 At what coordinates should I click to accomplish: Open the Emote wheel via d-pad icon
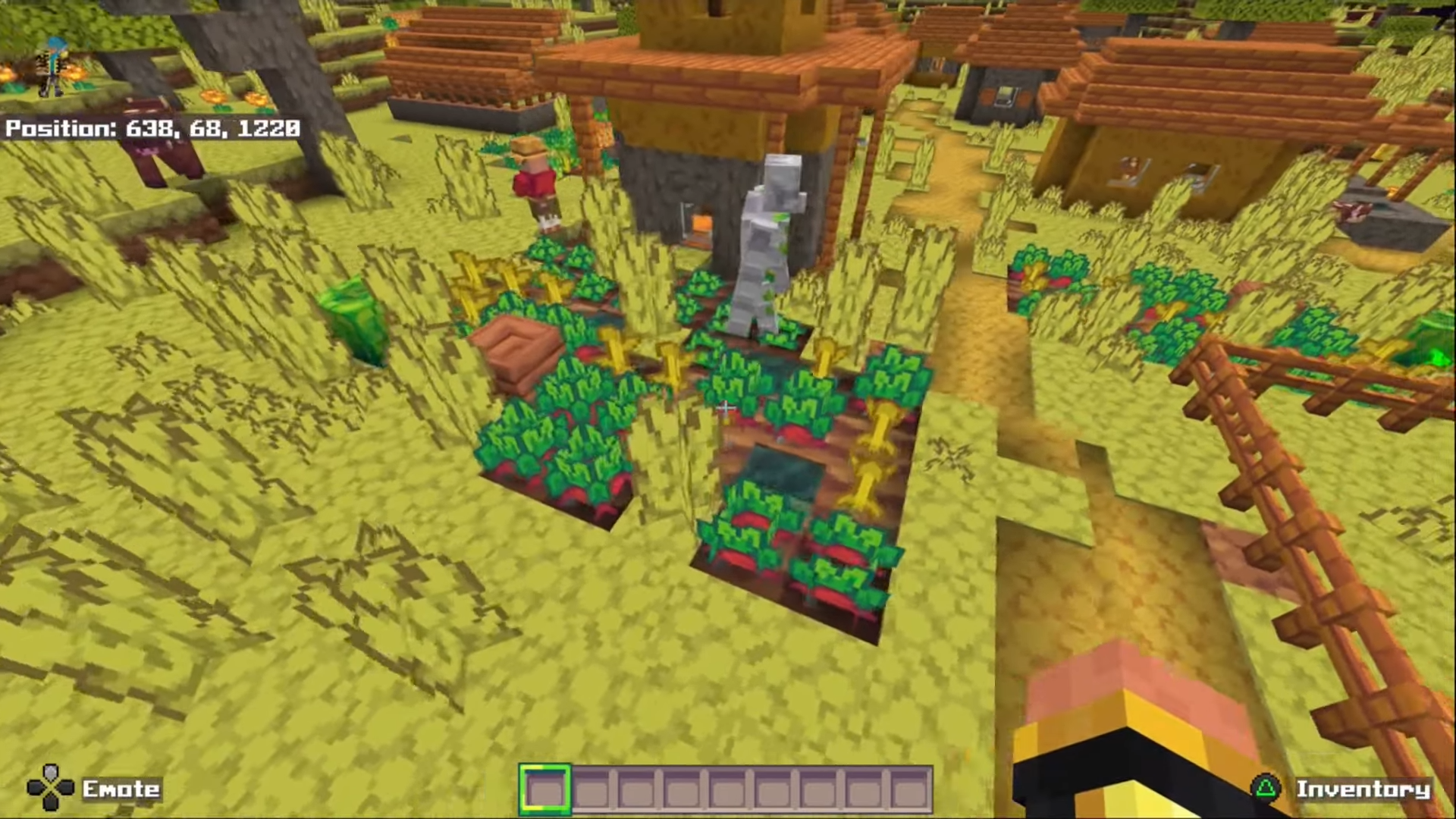50,789
